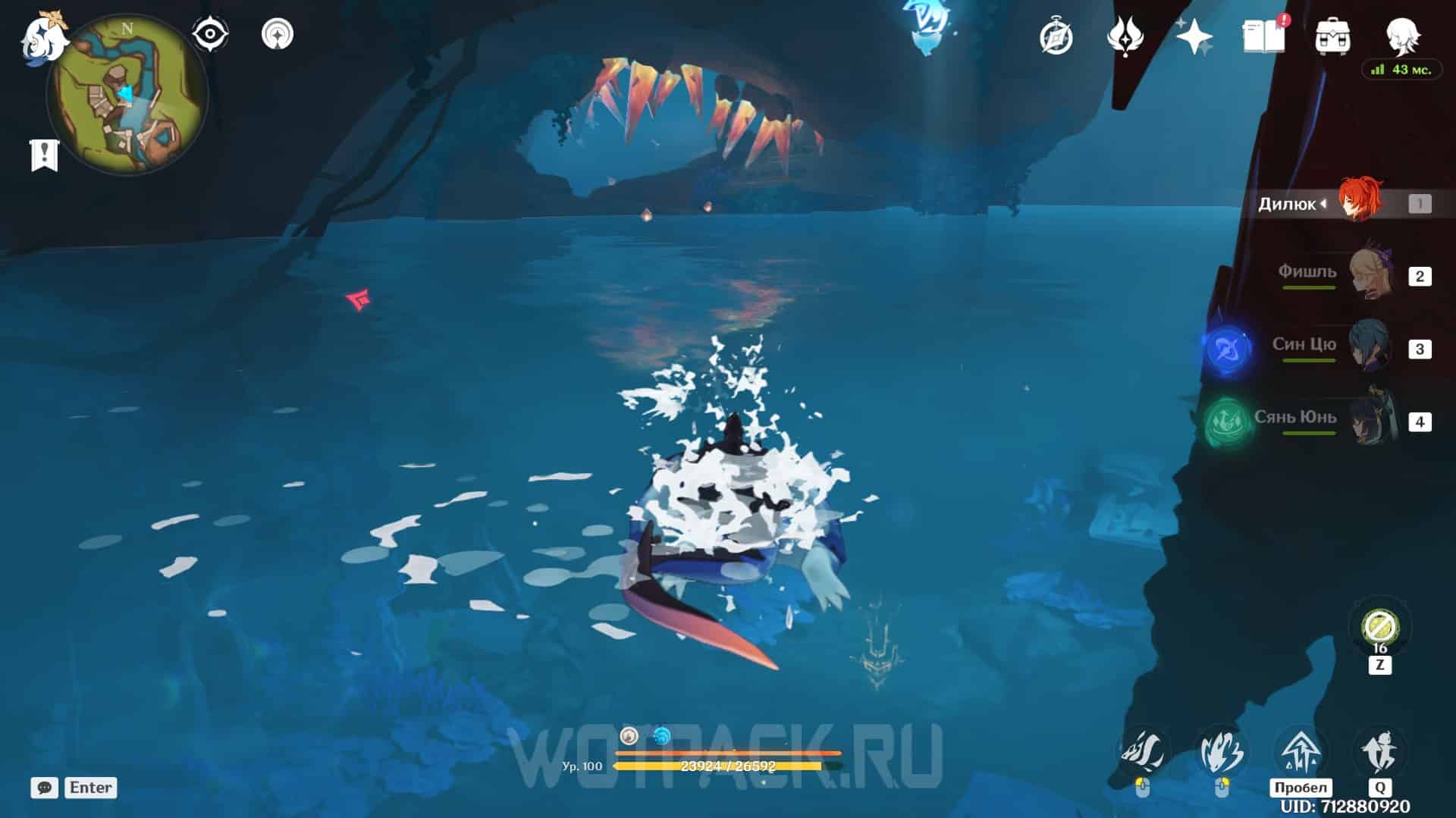
Task: Open the quest banner with exclamation mark
Action: (x=44, y=155)
